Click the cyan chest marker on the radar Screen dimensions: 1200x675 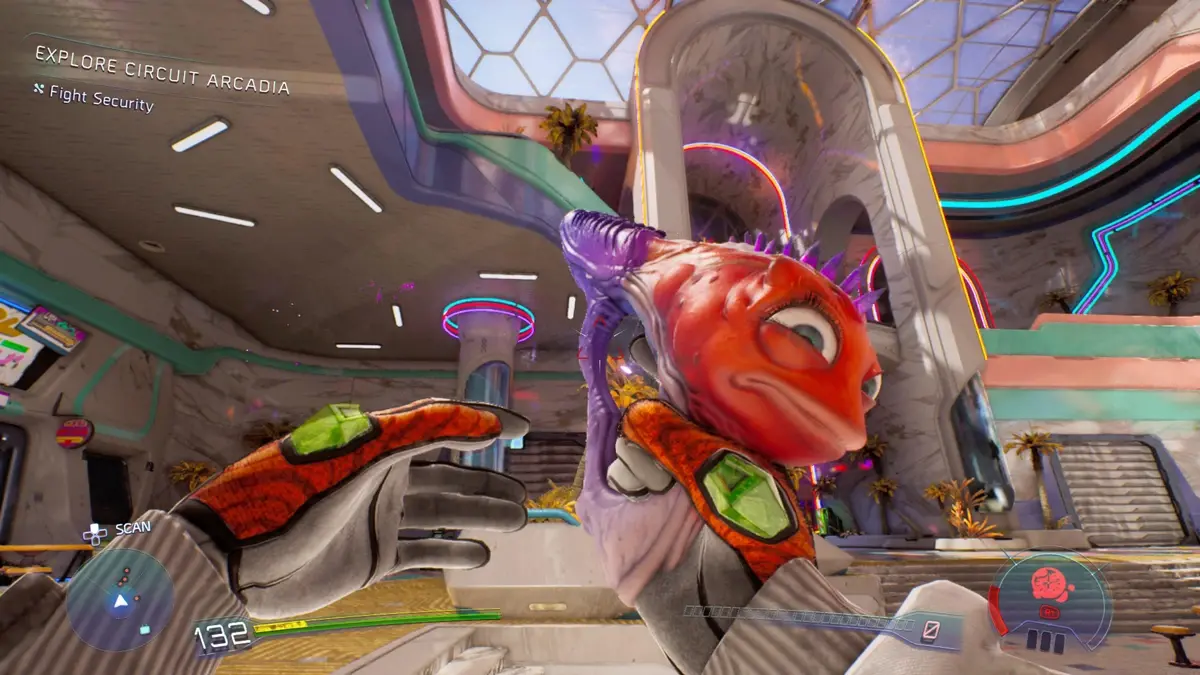145,630
